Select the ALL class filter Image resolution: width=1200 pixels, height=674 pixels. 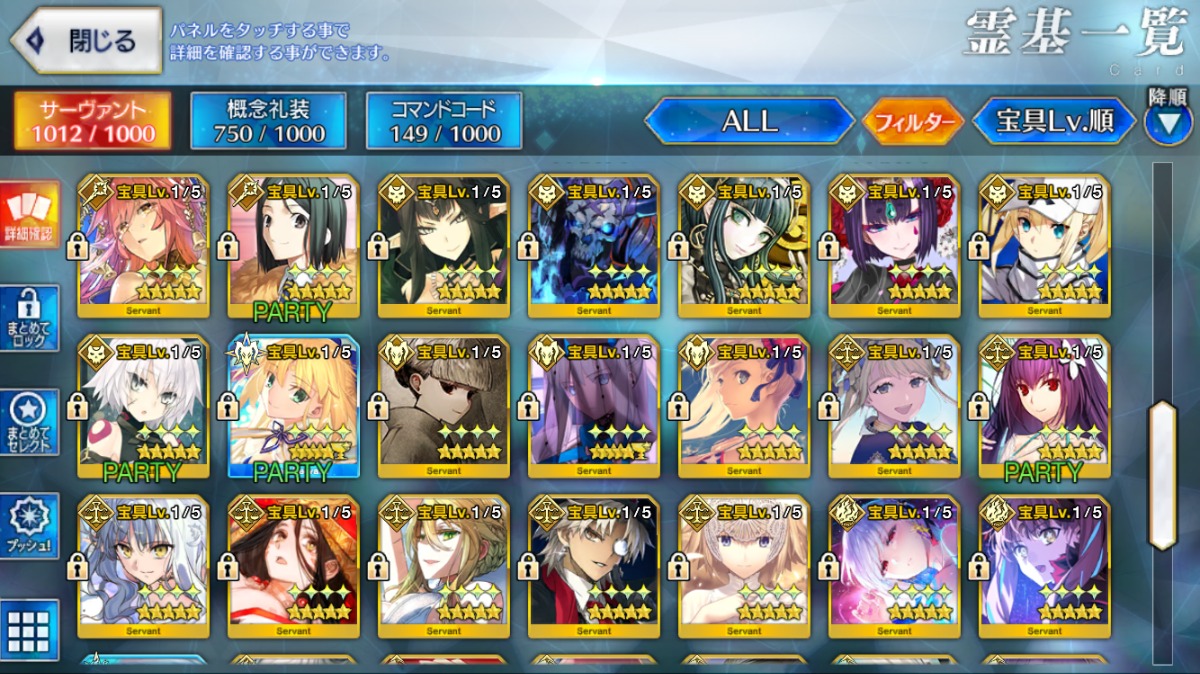(750, 122)
